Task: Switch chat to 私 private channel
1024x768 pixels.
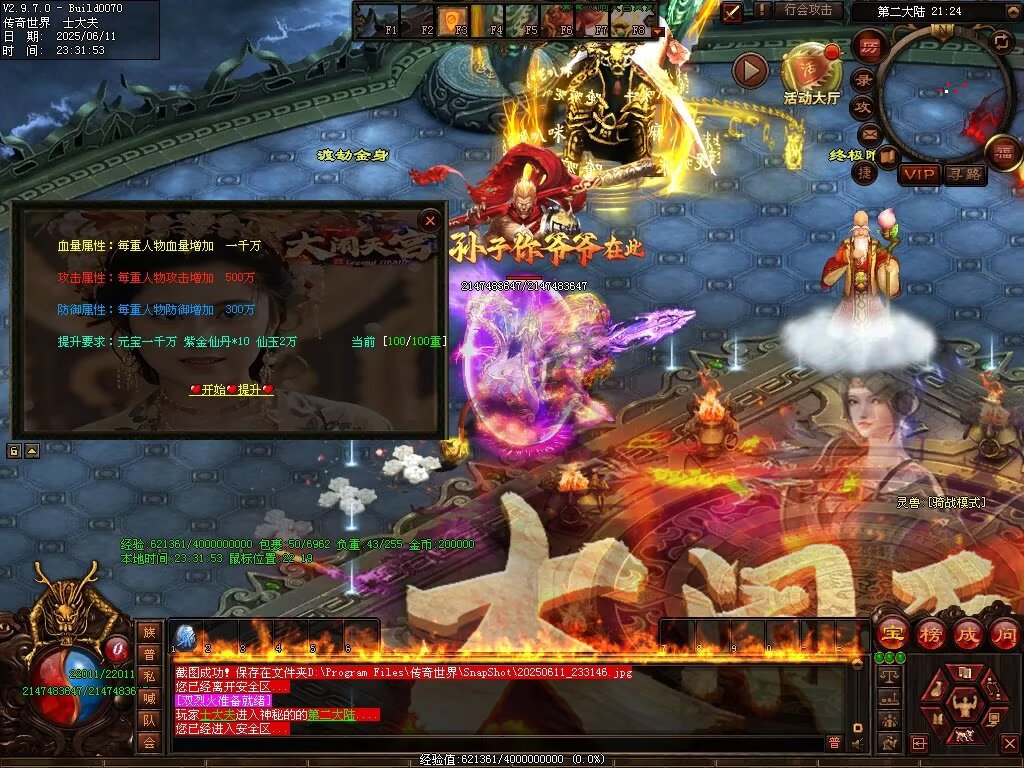Action: (x=149, y=676)
